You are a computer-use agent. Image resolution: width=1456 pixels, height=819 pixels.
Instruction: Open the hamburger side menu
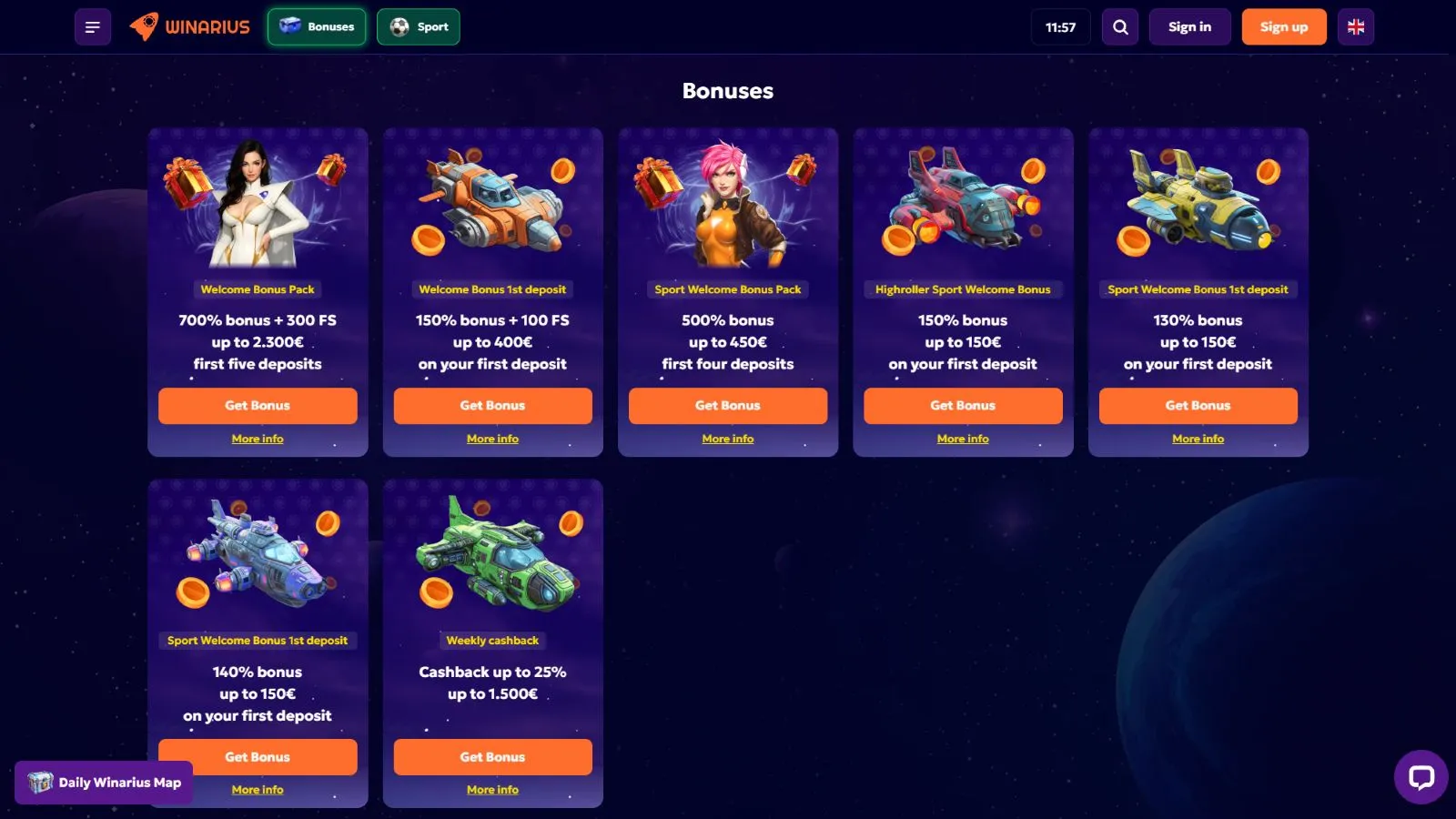point(92,27)
